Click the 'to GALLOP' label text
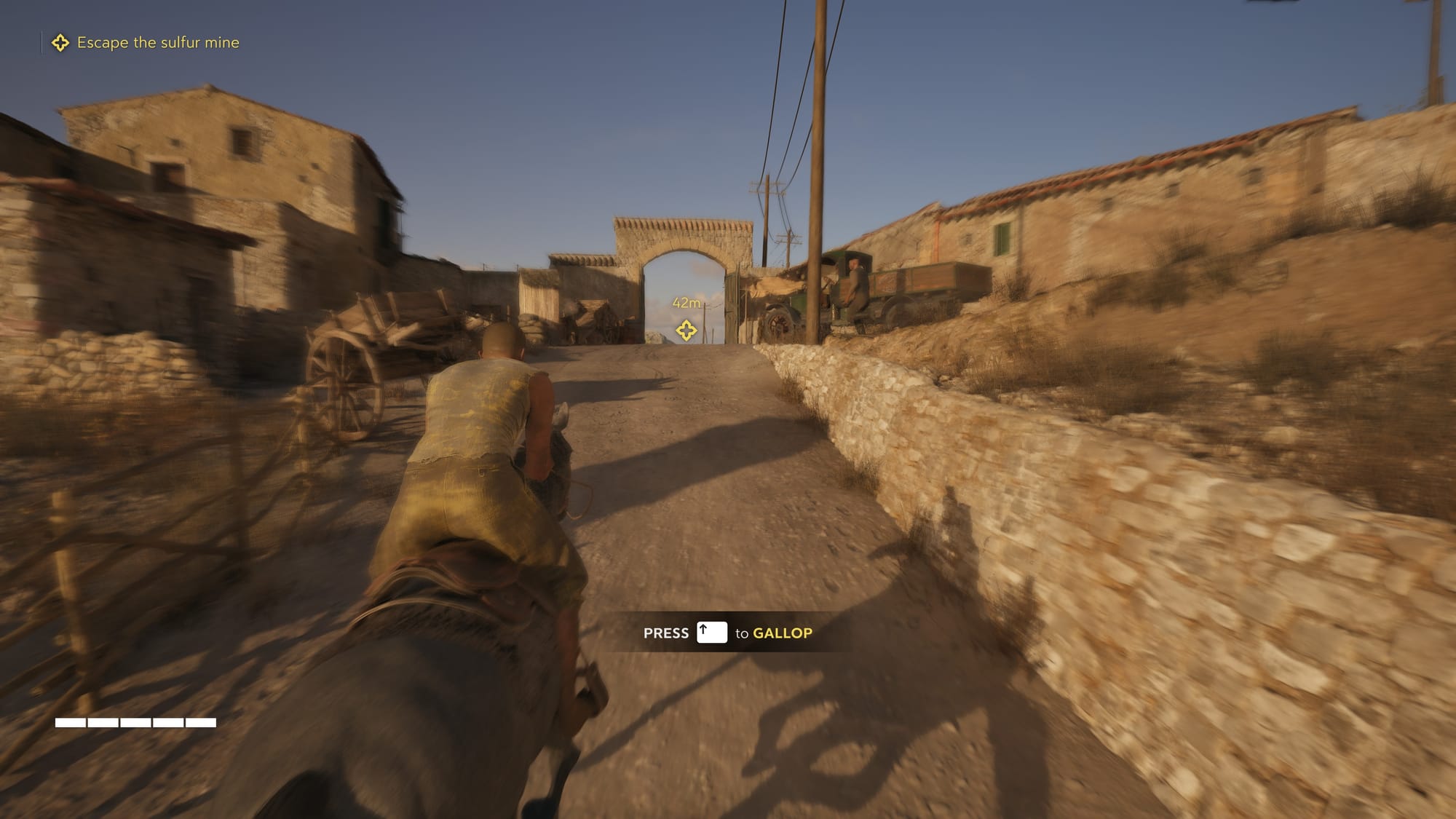 [x=774, y=633]
